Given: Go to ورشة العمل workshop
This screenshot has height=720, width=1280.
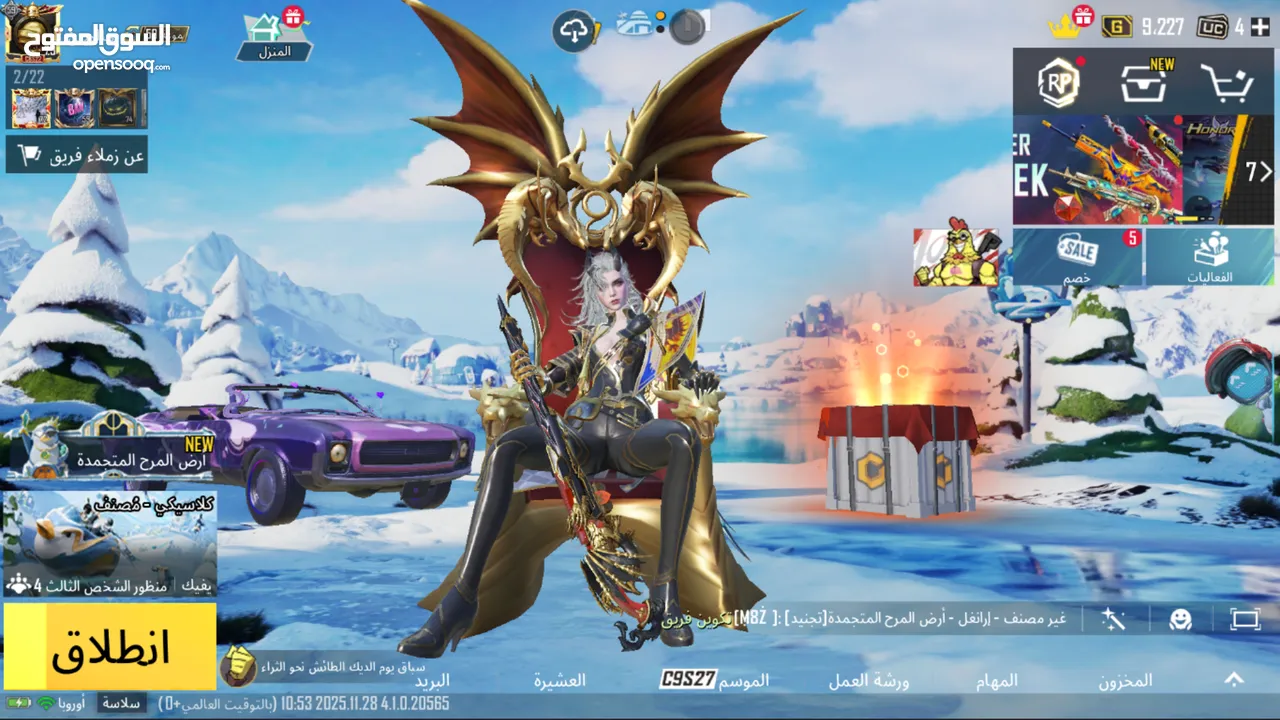Looking at the screenshot, I should click(868, 680).
